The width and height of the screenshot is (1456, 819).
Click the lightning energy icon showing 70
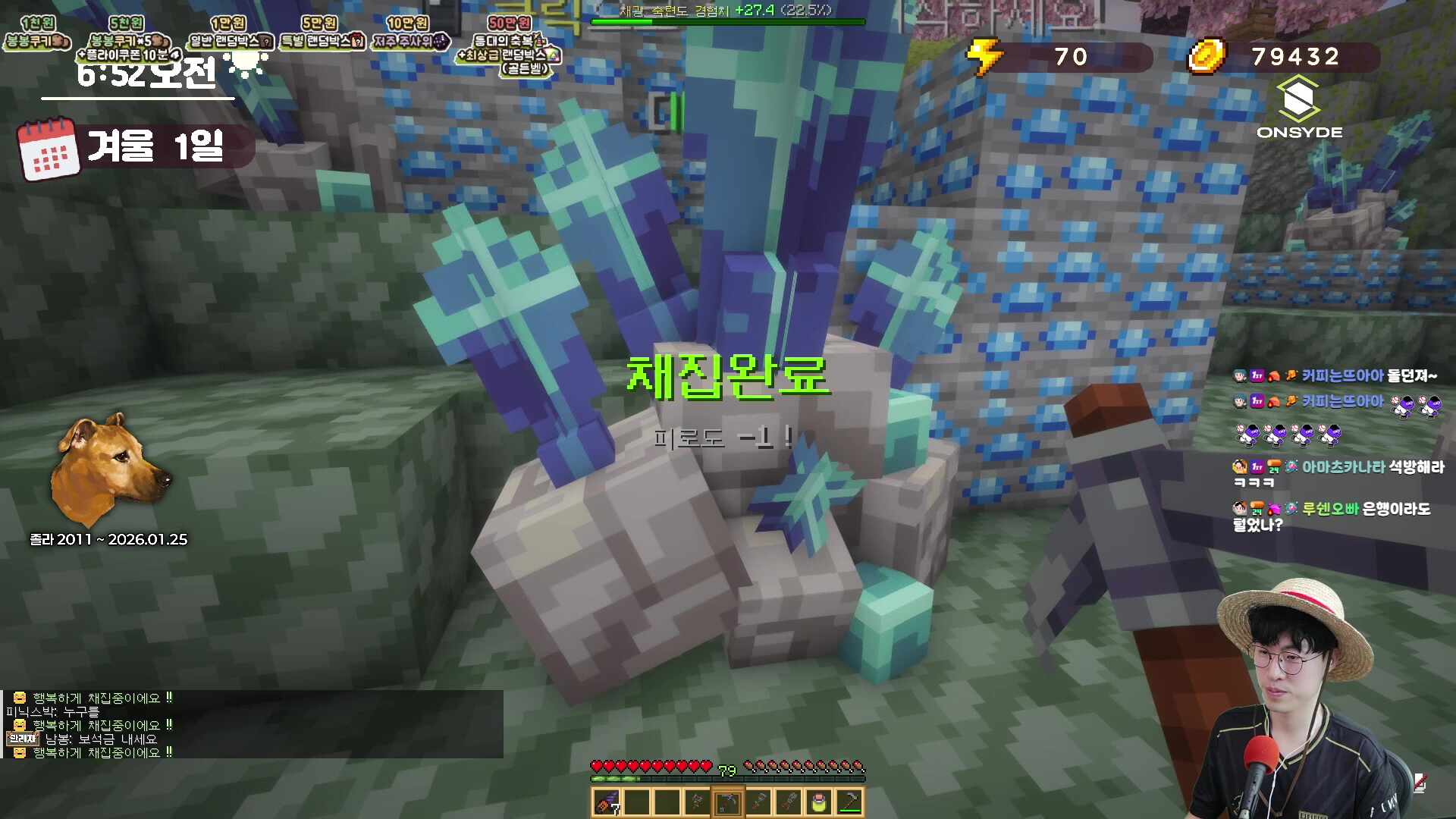(987, 57)
